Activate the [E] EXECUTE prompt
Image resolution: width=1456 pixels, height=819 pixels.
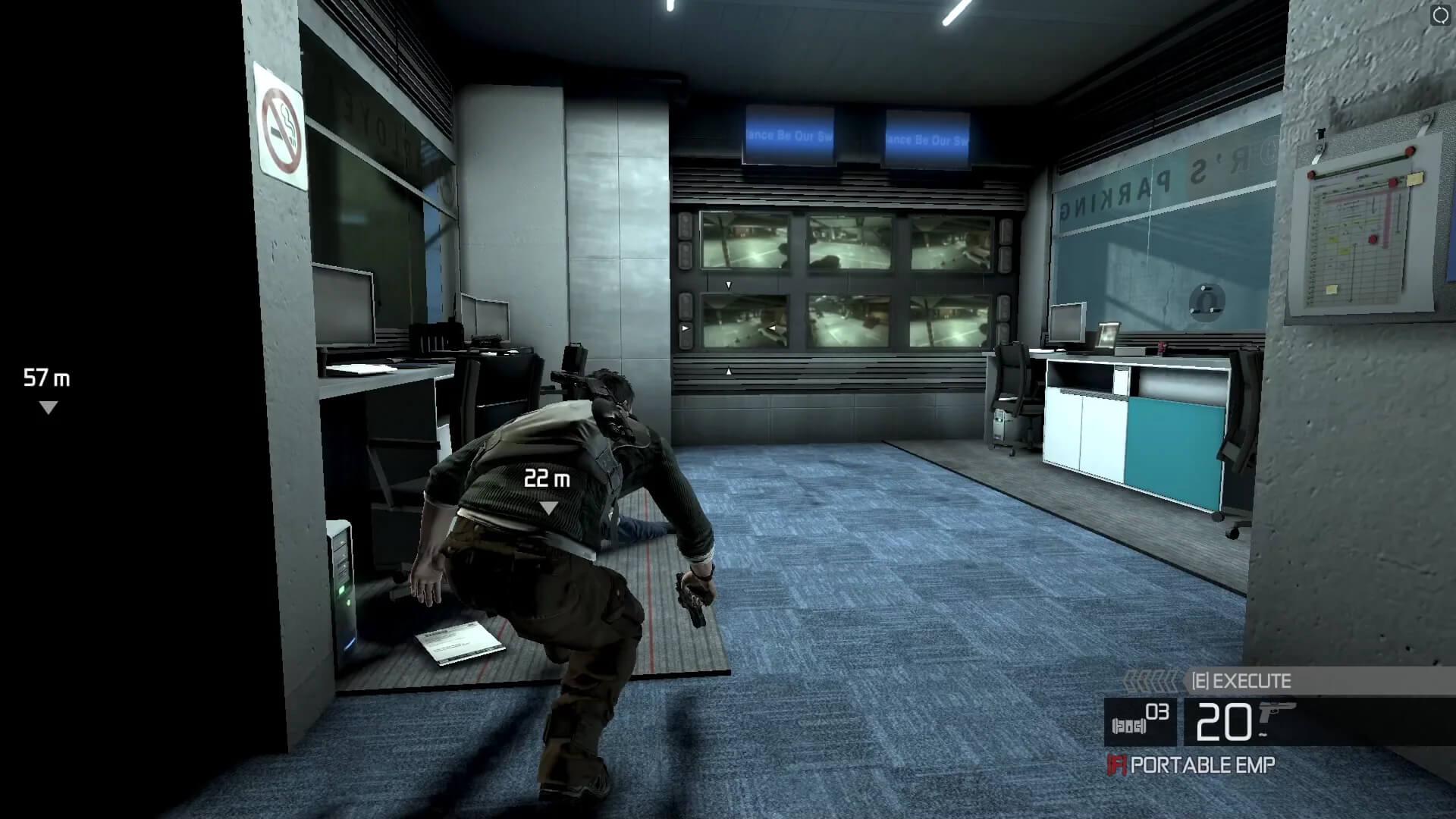[x=1241, y=681]
